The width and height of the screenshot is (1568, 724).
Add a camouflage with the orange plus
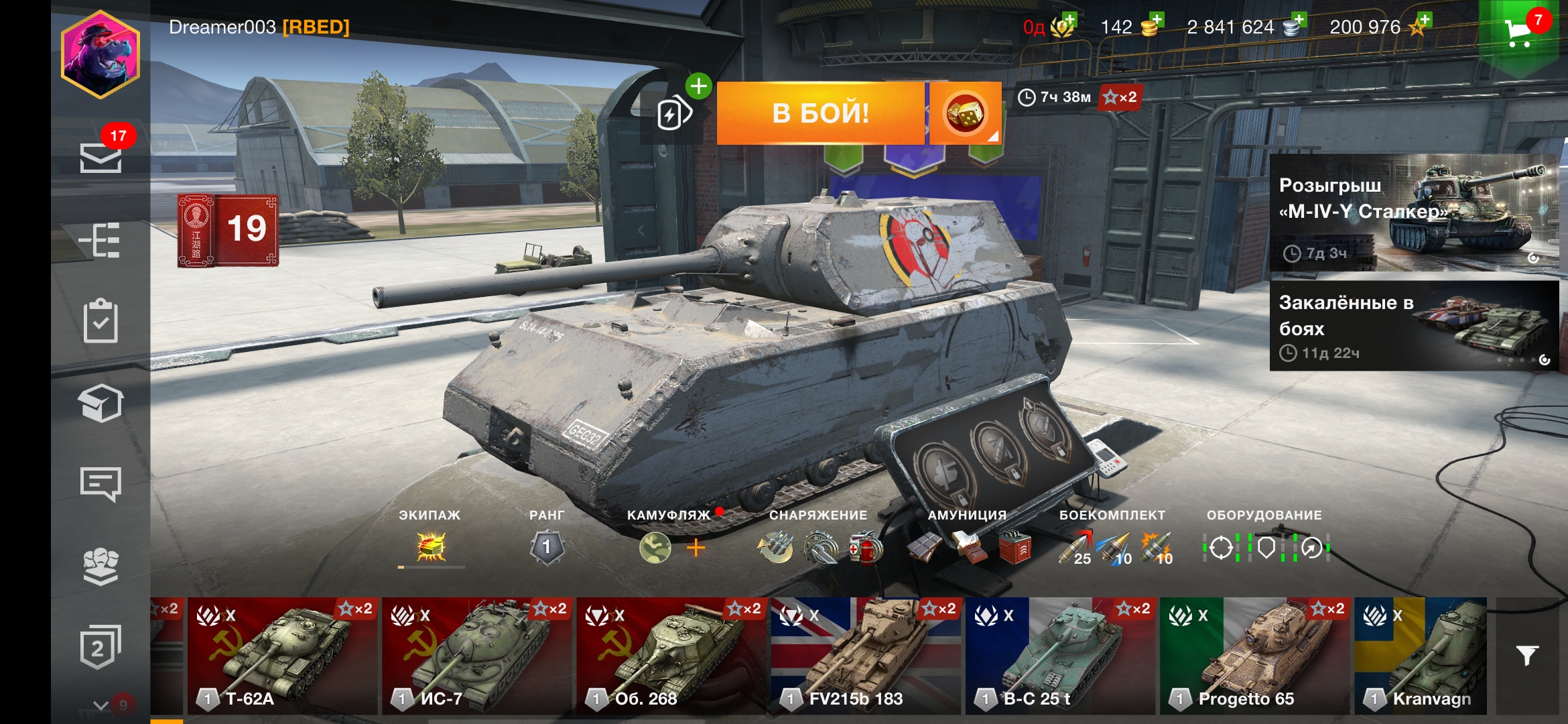click(x=696, y=548)
